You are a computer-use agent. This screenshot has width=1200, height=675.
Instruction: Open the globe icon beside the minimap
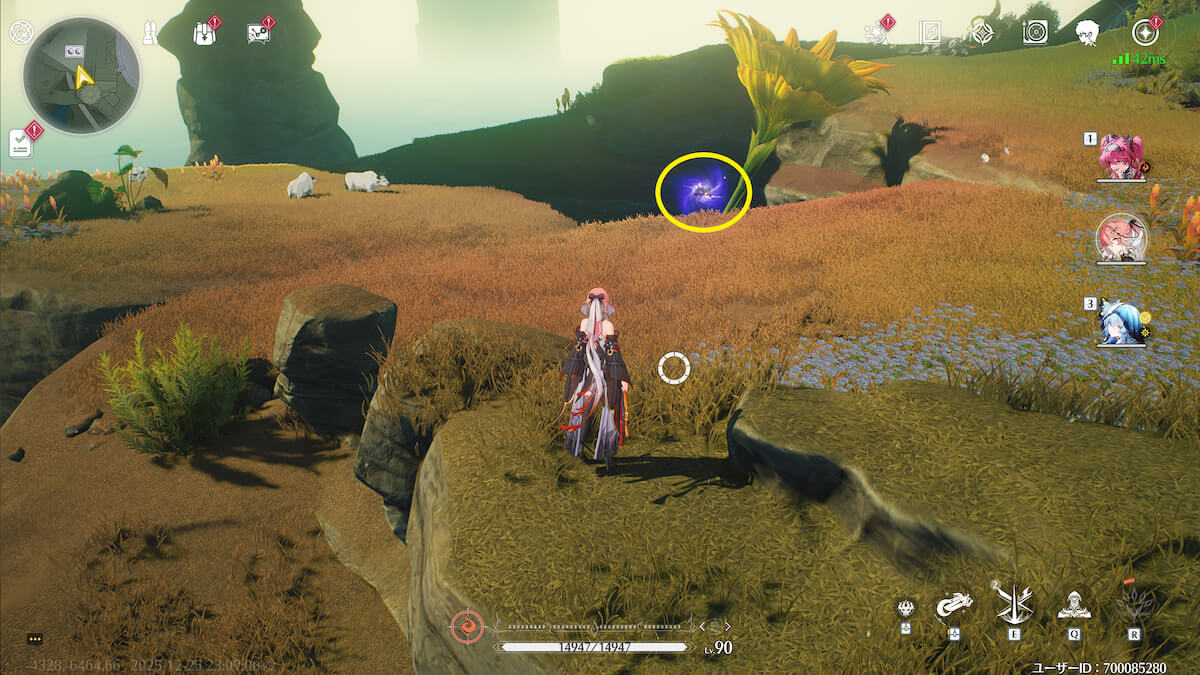click(20, 32)
